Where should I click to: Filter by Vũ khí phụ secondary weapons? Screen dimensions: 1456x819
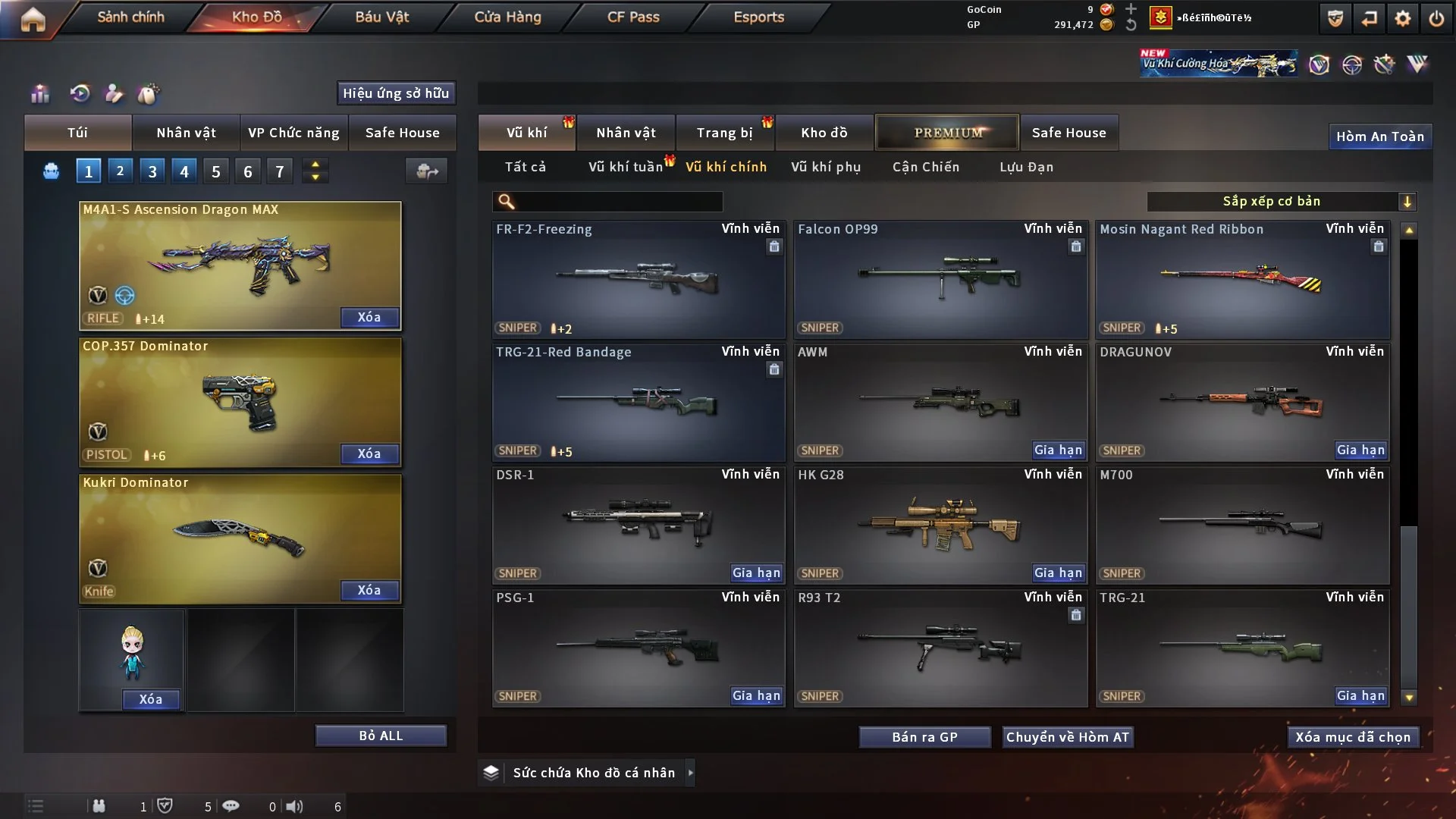(x=826, y=167)
